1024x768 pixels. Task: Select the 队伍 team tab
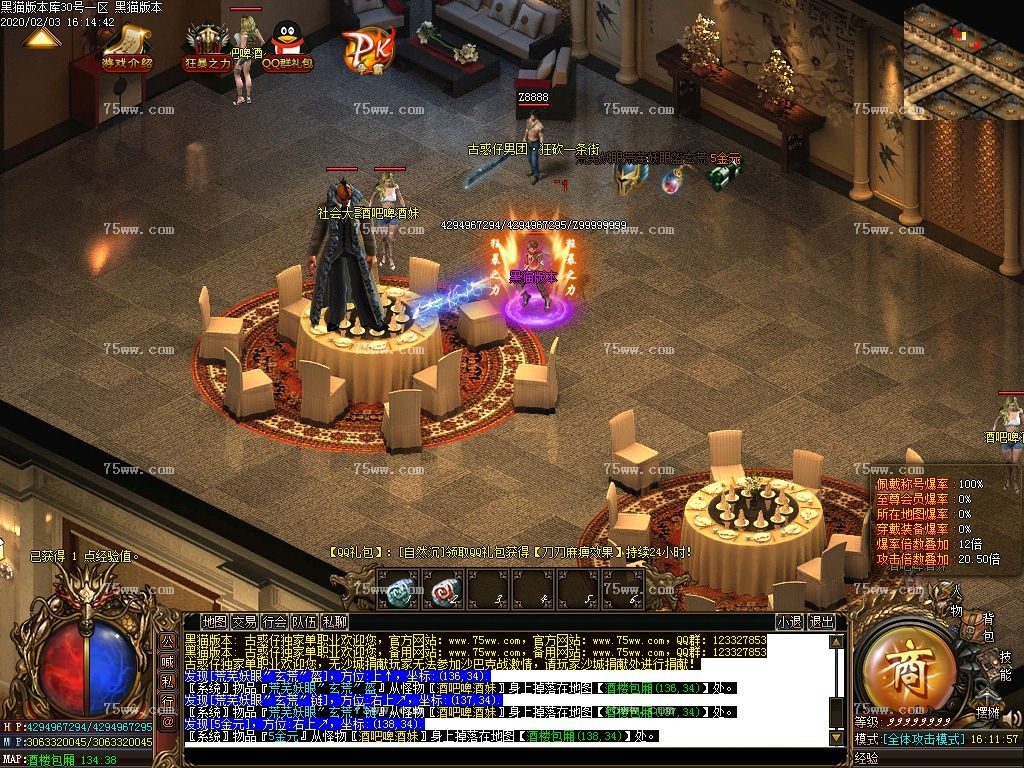point(304,622)
